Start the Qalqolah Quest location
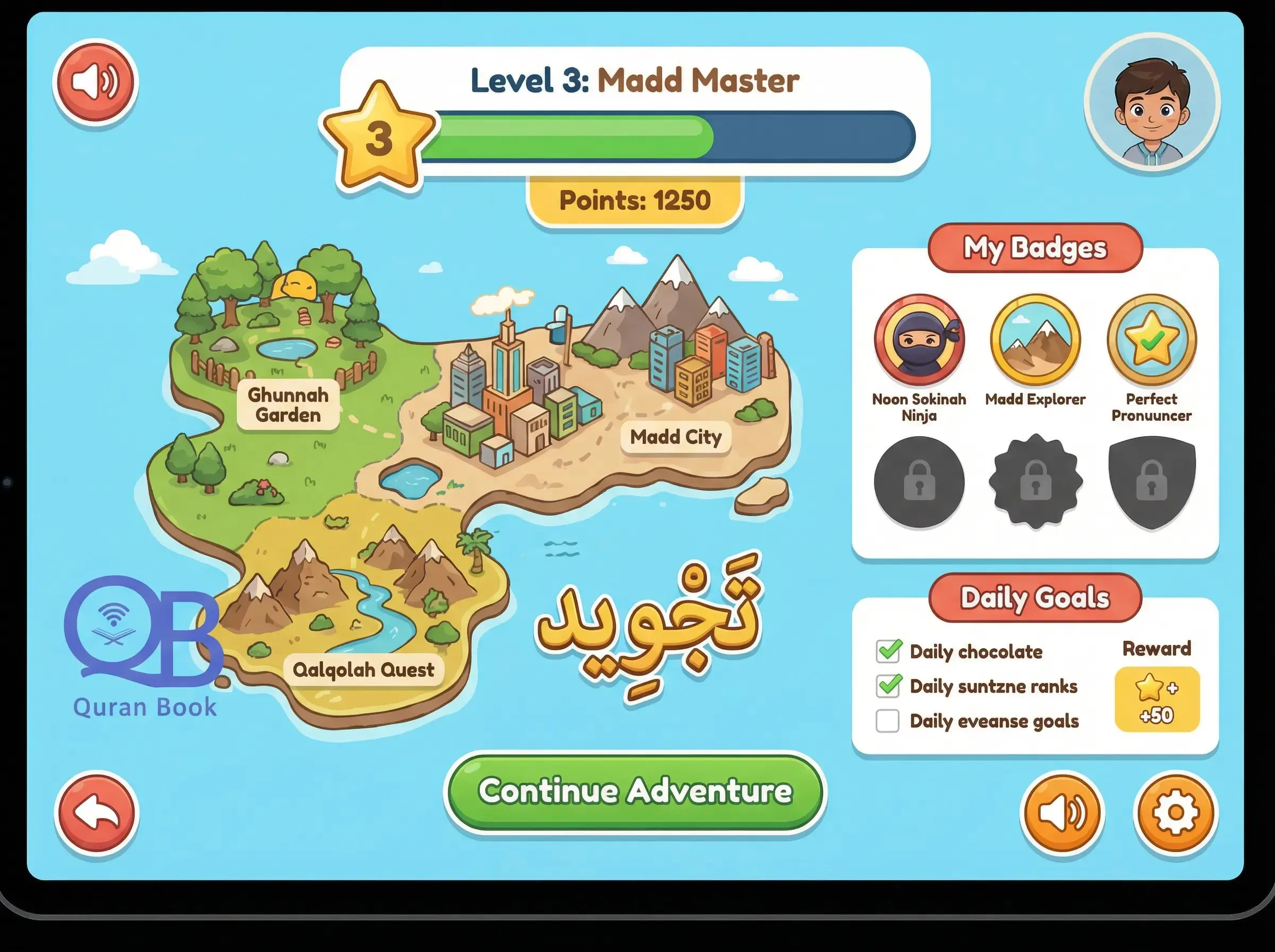The image size is (1275, 952). click(364, 669)
